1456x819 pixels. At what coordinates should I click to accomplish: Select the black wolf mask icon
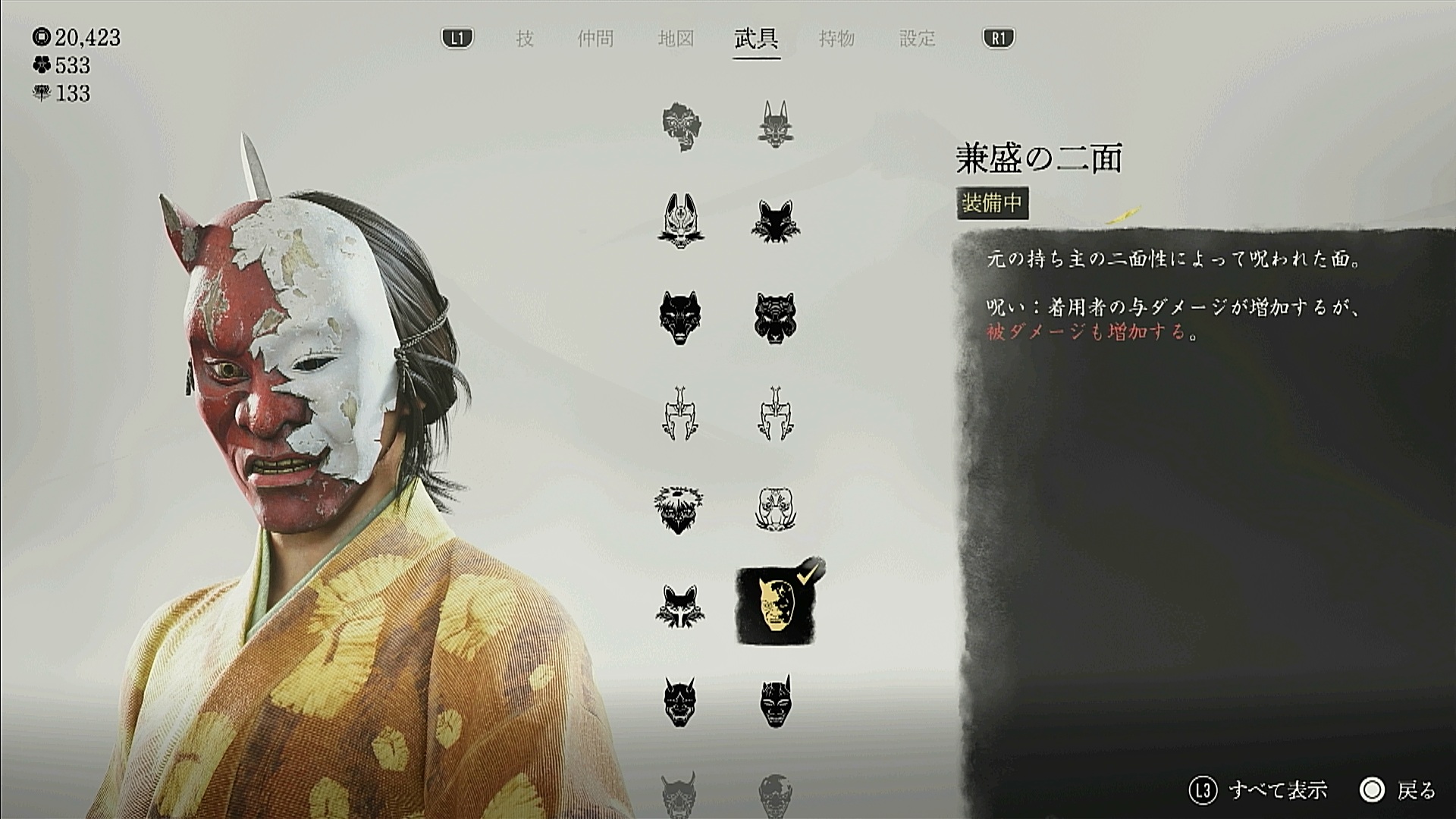coord(679,318)
